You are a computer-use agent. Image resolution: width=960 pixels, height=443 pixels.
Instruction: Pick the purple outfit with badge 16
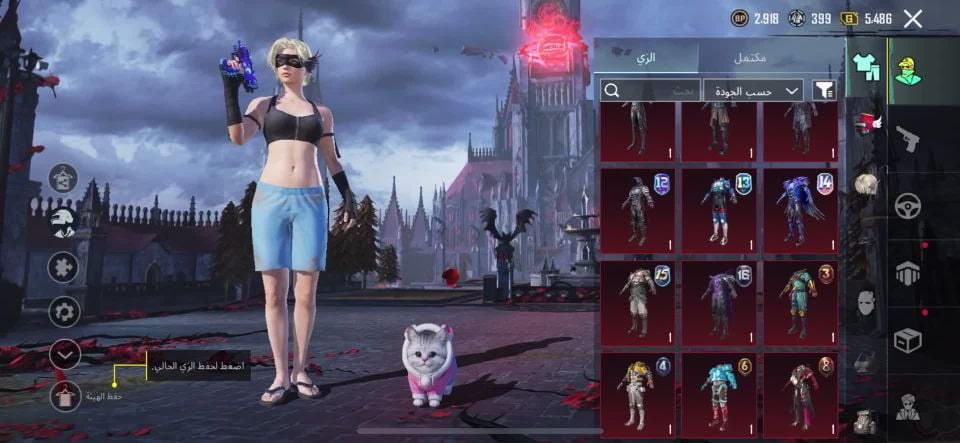719,303
